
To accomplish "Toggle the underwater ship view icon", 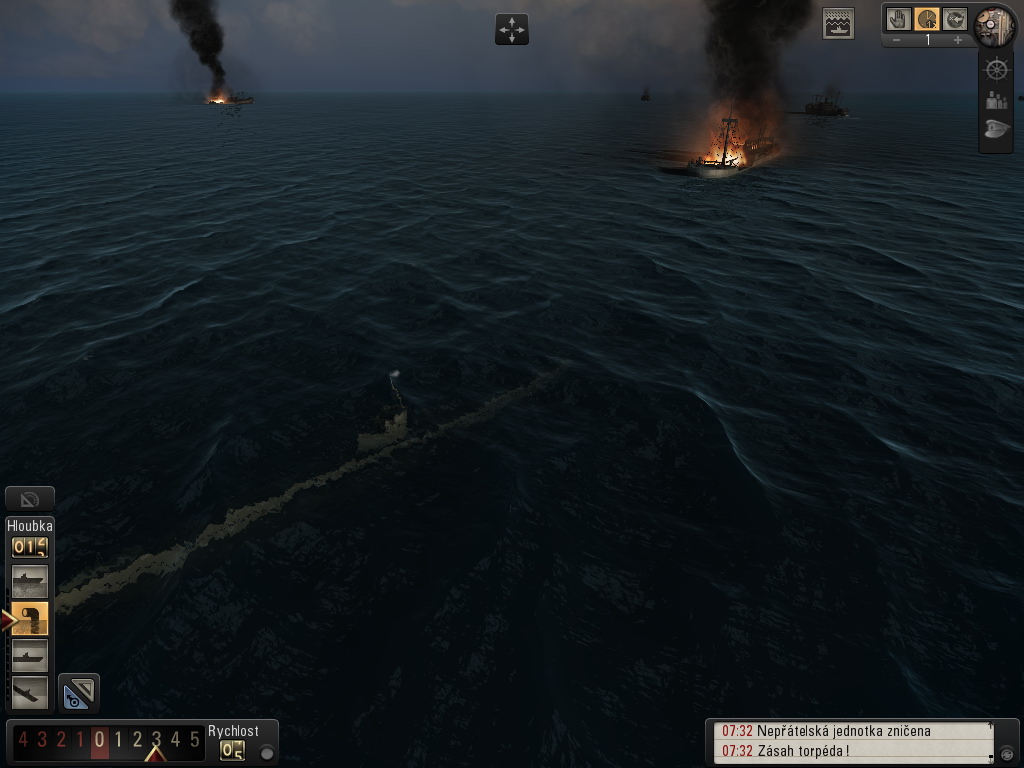I will coord(838,24).
